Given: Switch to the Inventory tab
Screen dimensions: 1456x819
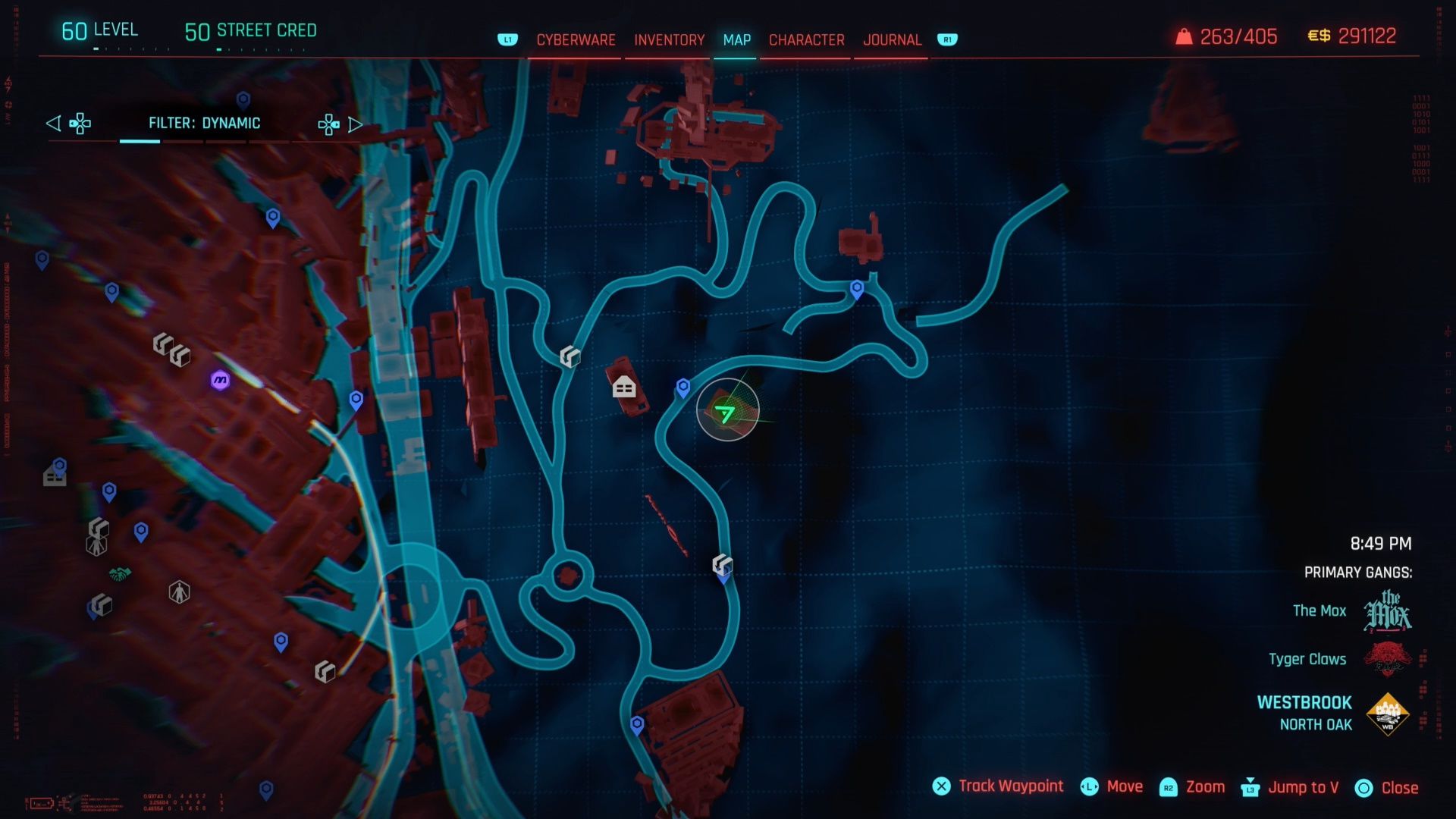Looking at the screenshot, I should point(669,40).
